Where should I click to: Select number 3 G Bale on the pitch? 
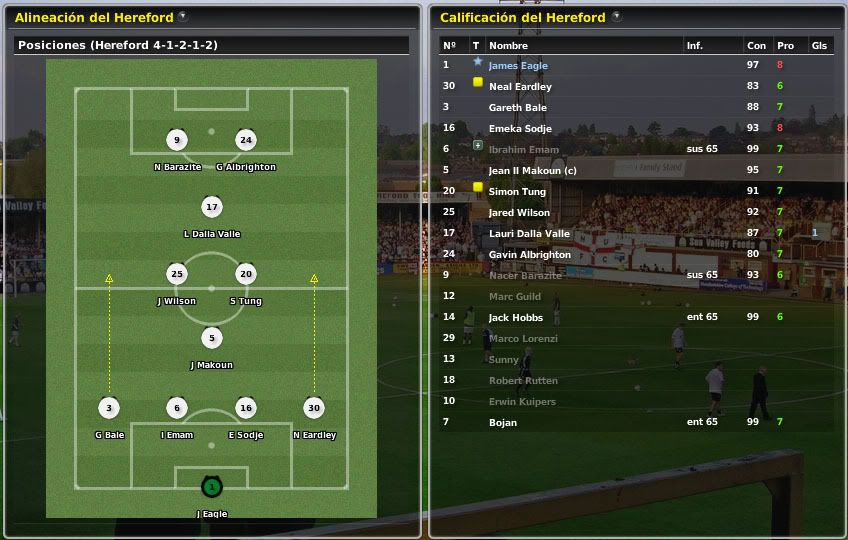point(109,408)
